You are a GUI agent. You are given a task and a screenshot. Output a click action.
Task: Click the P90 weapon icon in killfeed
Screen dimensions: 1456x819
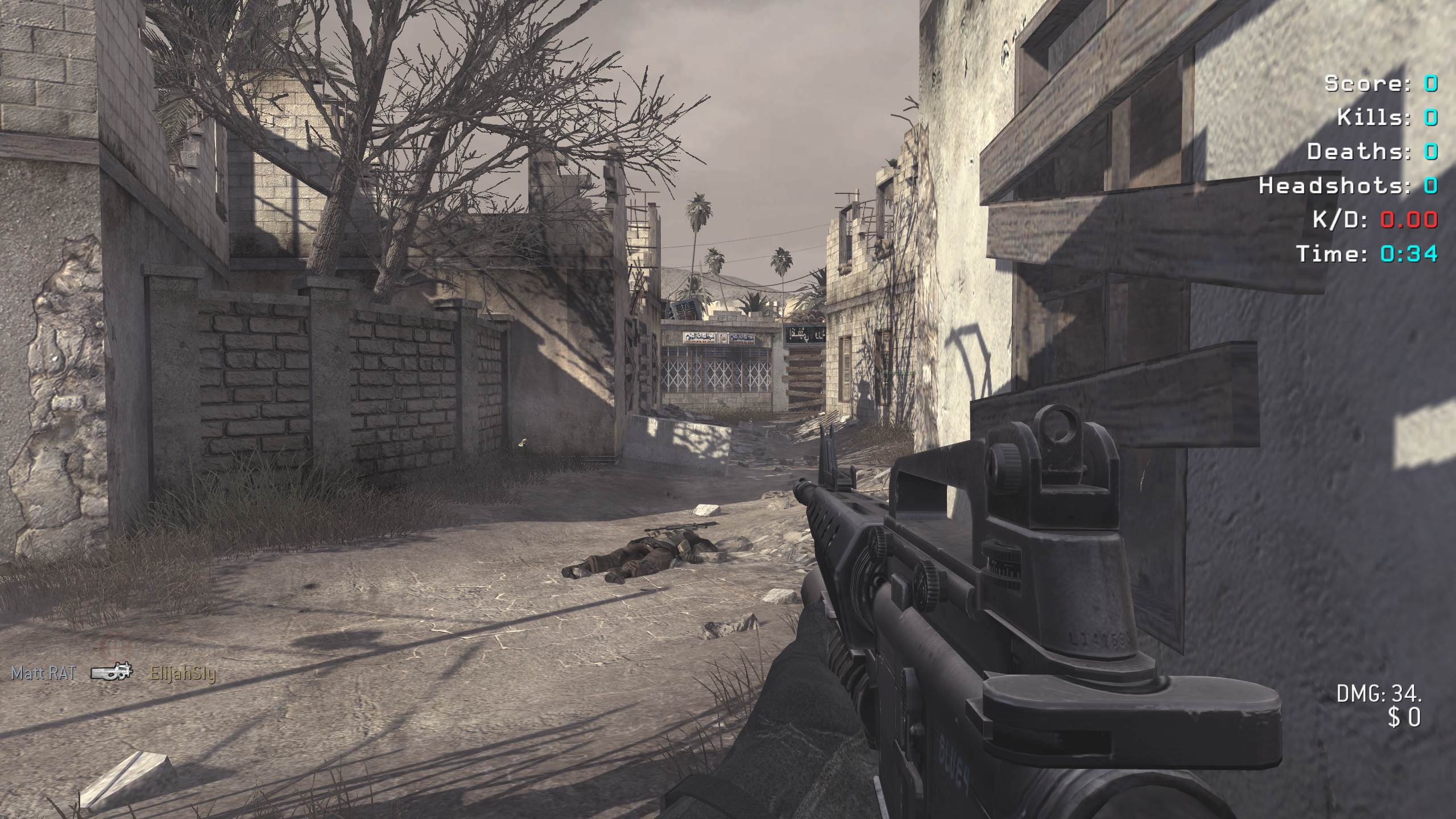point(112,673)
